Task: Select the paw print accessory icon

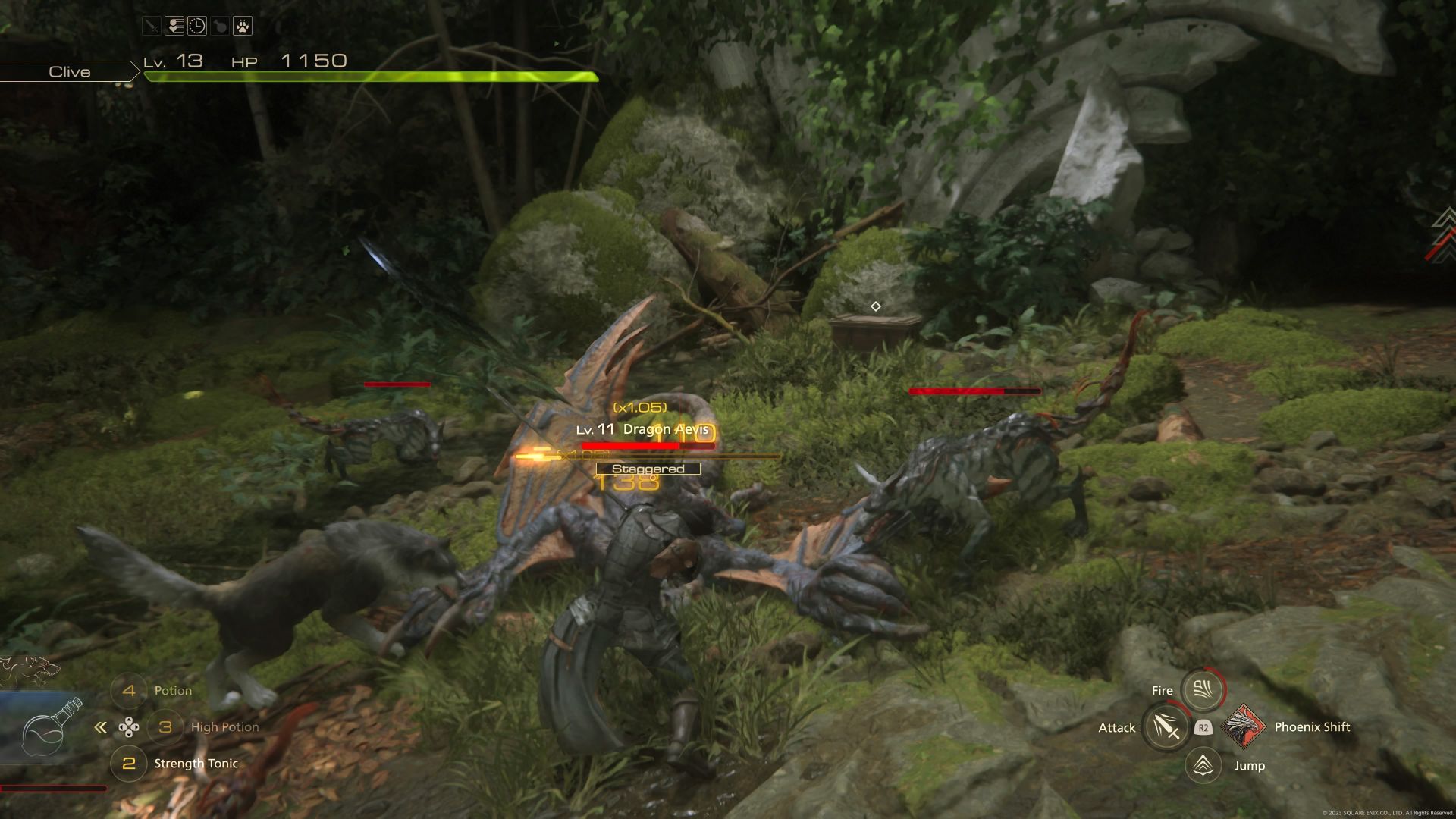Action: point(242,27)
